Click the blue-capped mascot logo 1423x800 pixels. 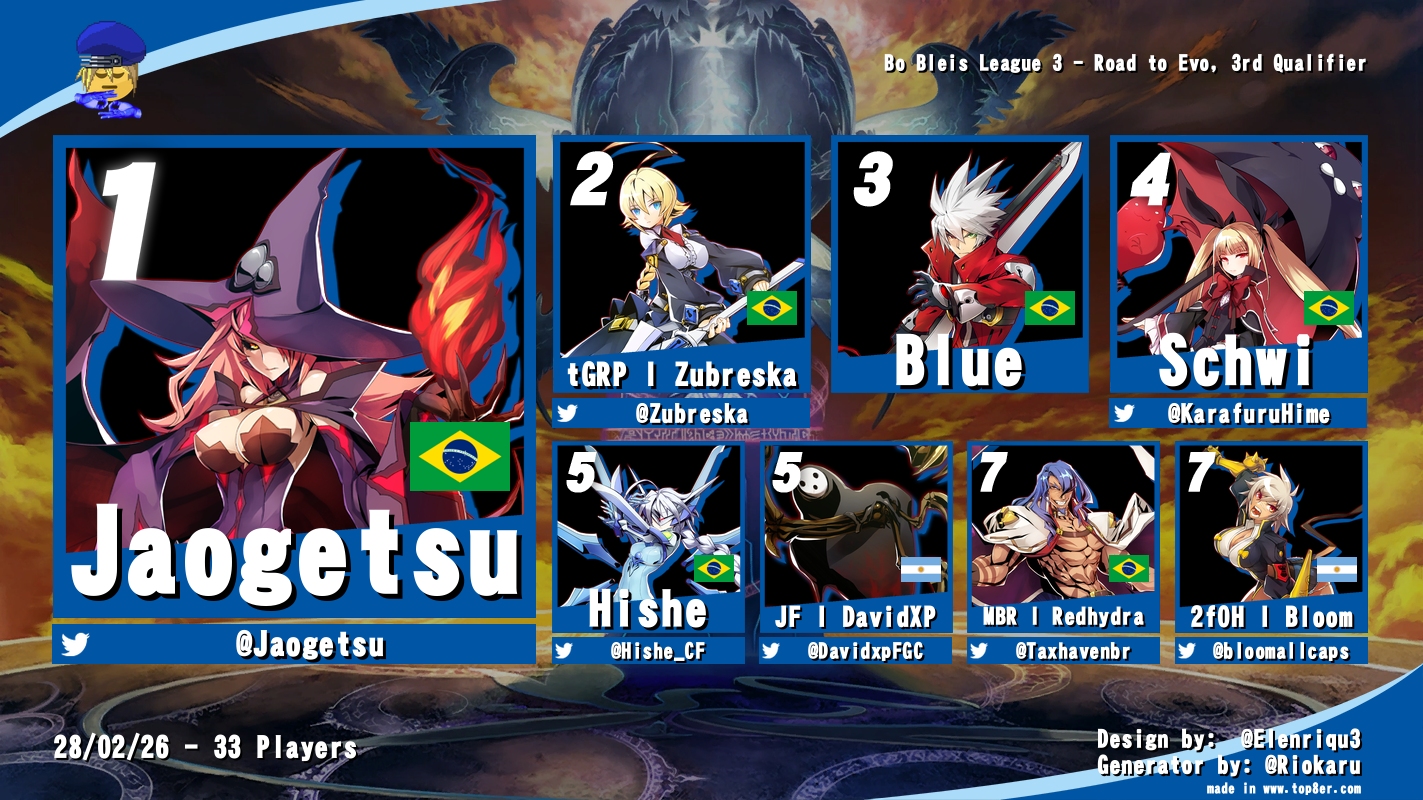(x=110, y=70)
